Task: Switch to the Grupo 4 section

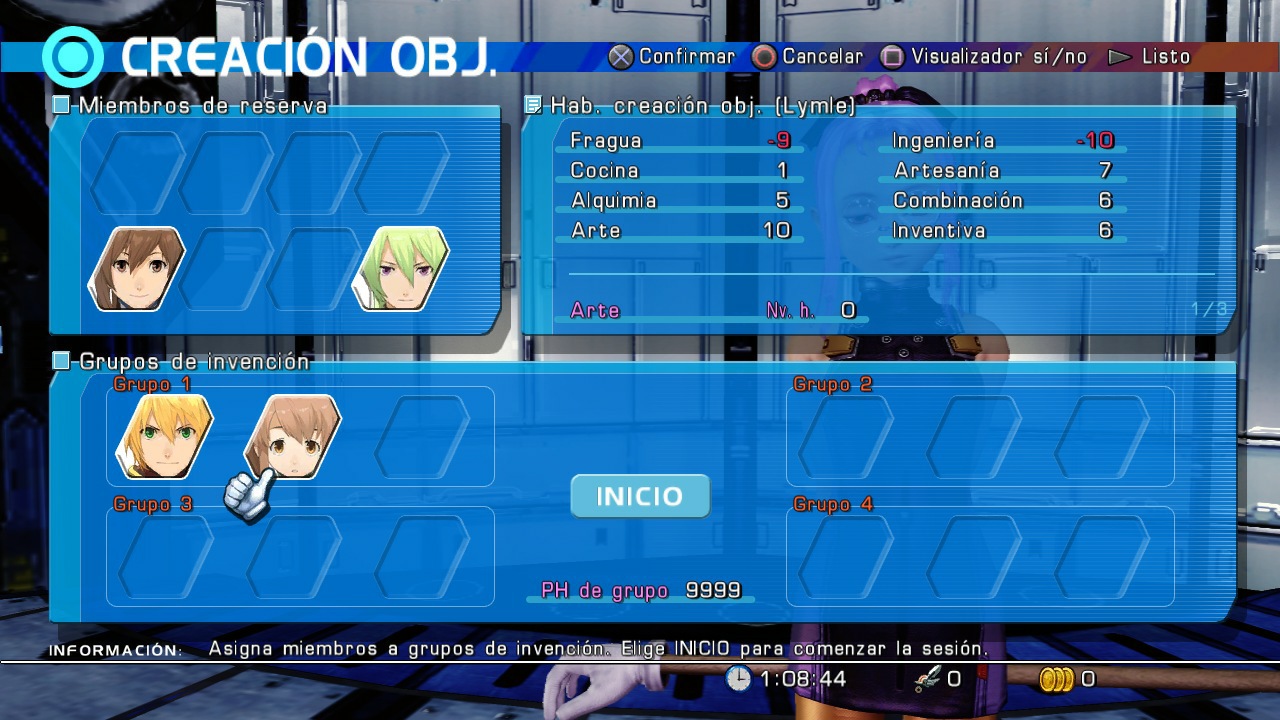Action: [x=836, y=505]
